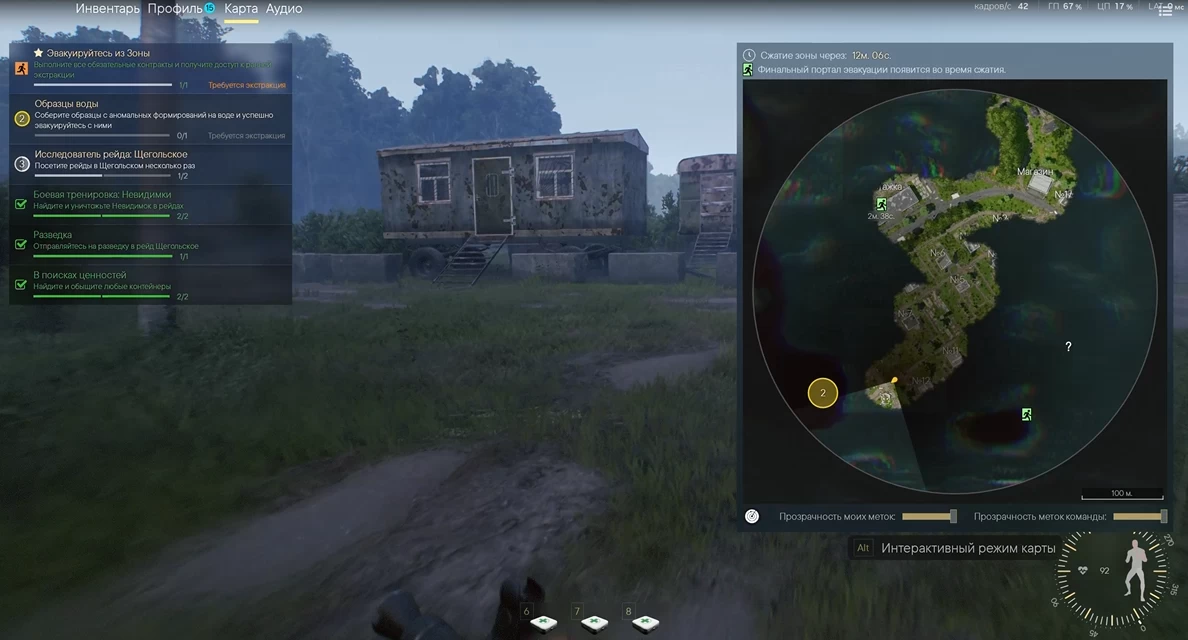Screen dimensions: 1188x640
Task: Open the Аудио tab
Action: pos(284,9)
